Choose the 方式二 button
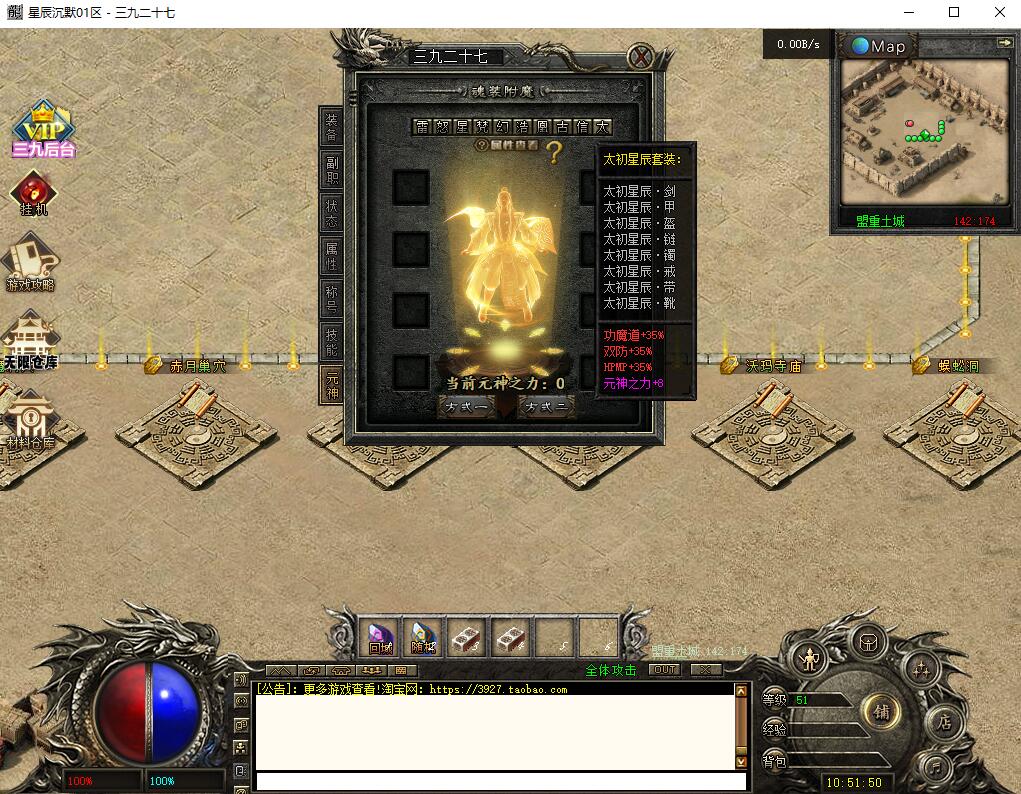1021x794 pixels. coord(547,407)
